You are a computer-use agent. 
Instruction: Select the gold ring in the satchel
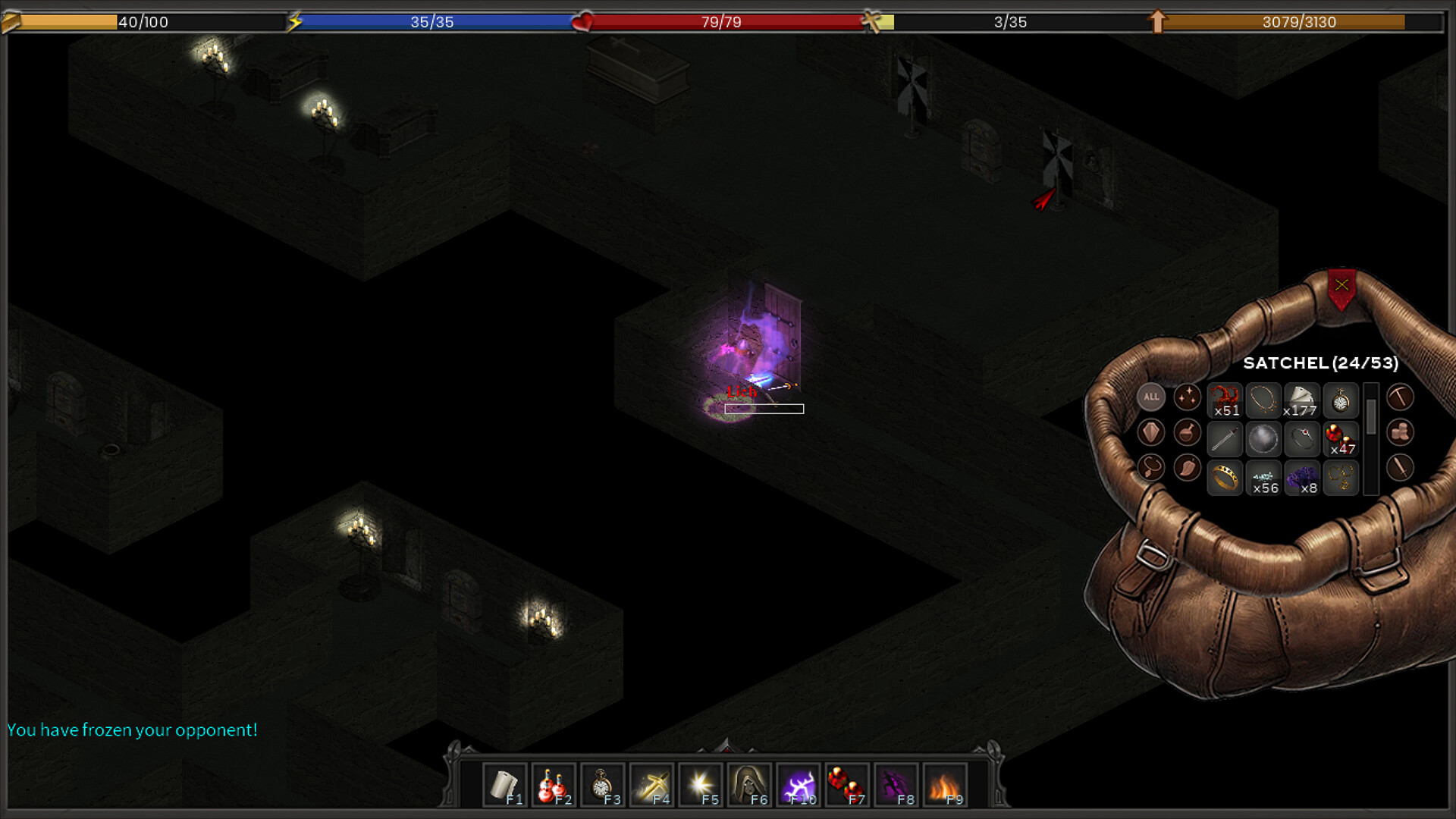click(1225, 478)
